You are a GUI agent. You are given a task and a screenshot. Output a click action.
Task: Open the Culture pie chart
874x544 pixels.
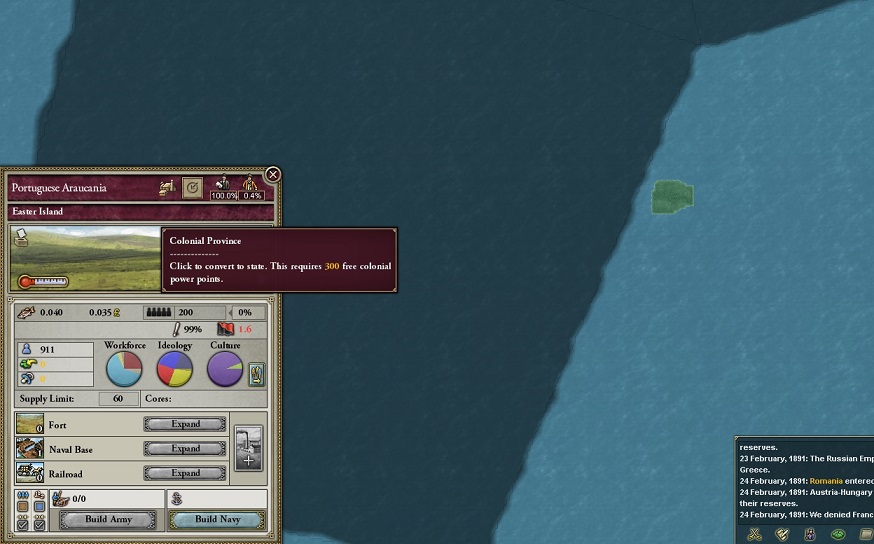pyautogui.click(x=225, y=369)
